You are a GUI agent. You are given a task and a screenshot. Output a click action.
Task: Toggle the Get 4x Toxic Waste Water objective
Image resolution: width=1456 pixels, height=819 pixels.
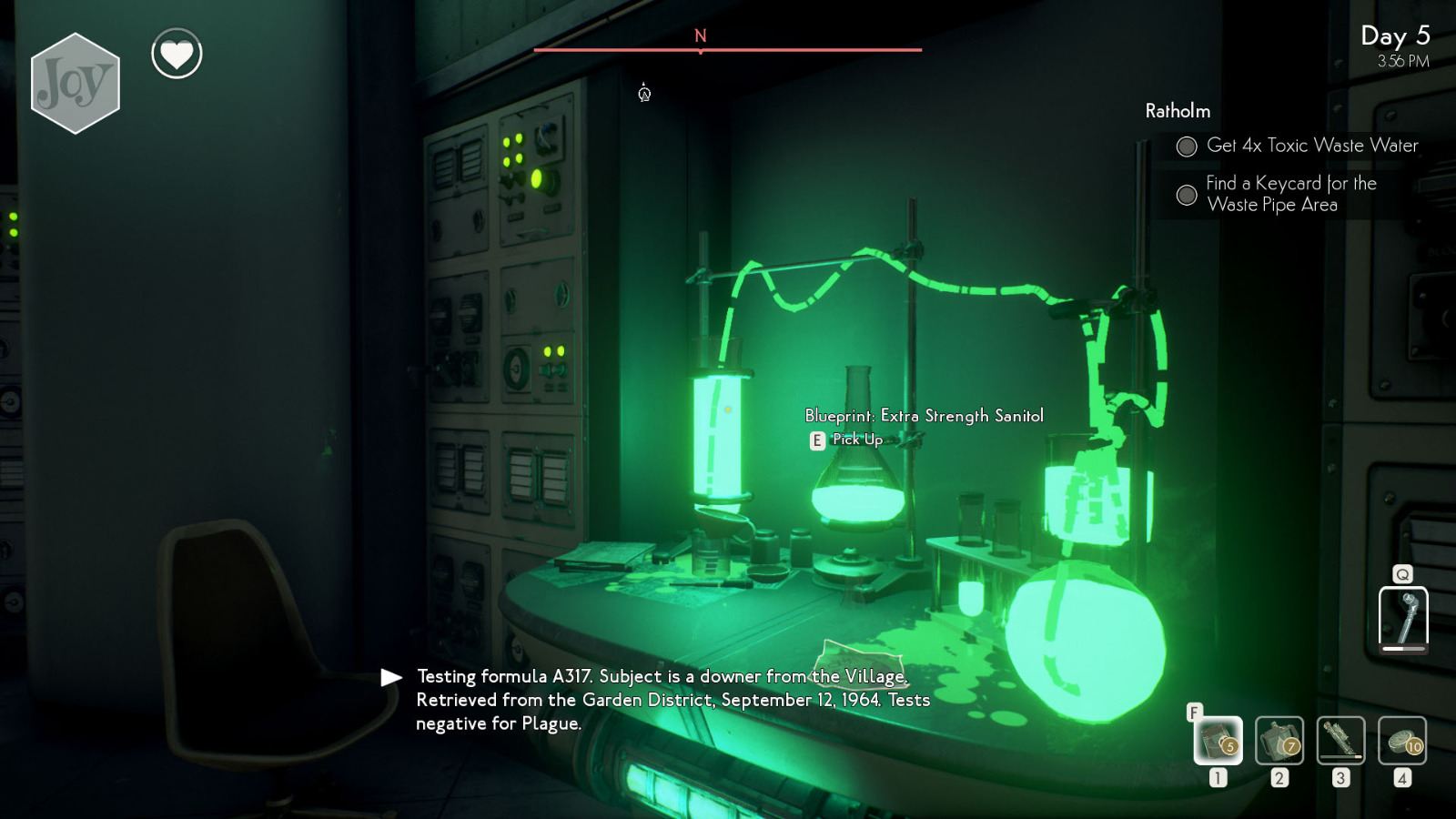1187,146
